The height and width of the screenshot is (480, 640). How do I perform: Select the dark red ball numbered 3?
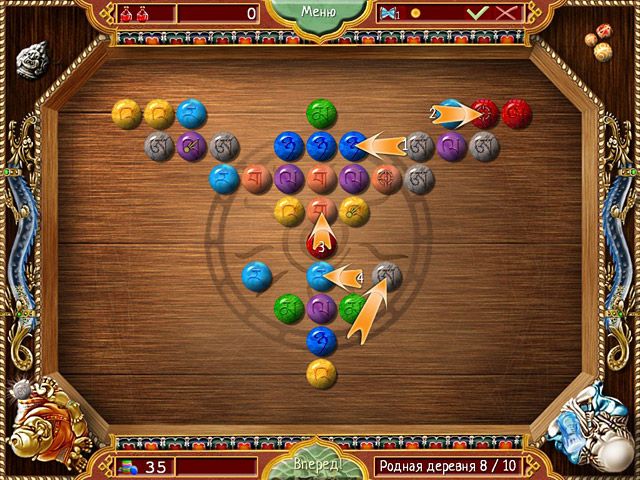pos(320,241)
